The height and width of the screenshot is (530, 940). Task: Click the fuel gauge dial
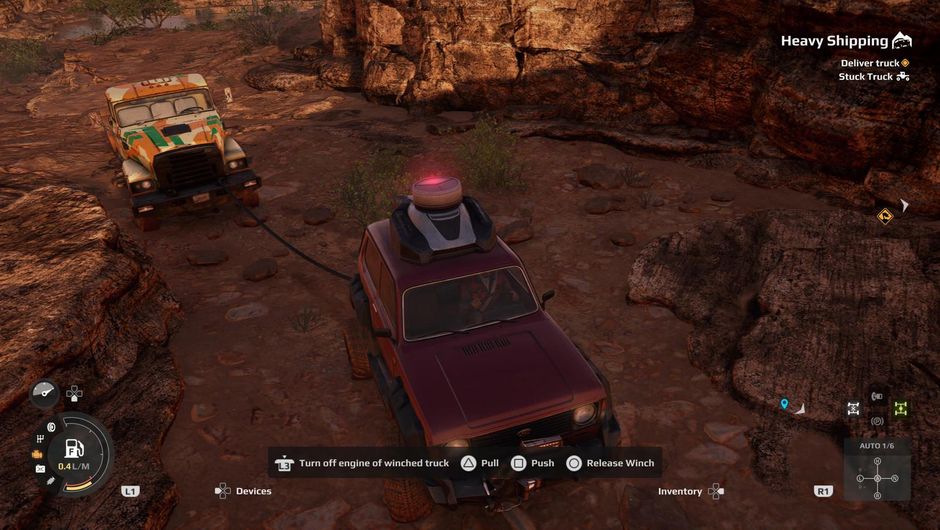[x=76, y=451]
